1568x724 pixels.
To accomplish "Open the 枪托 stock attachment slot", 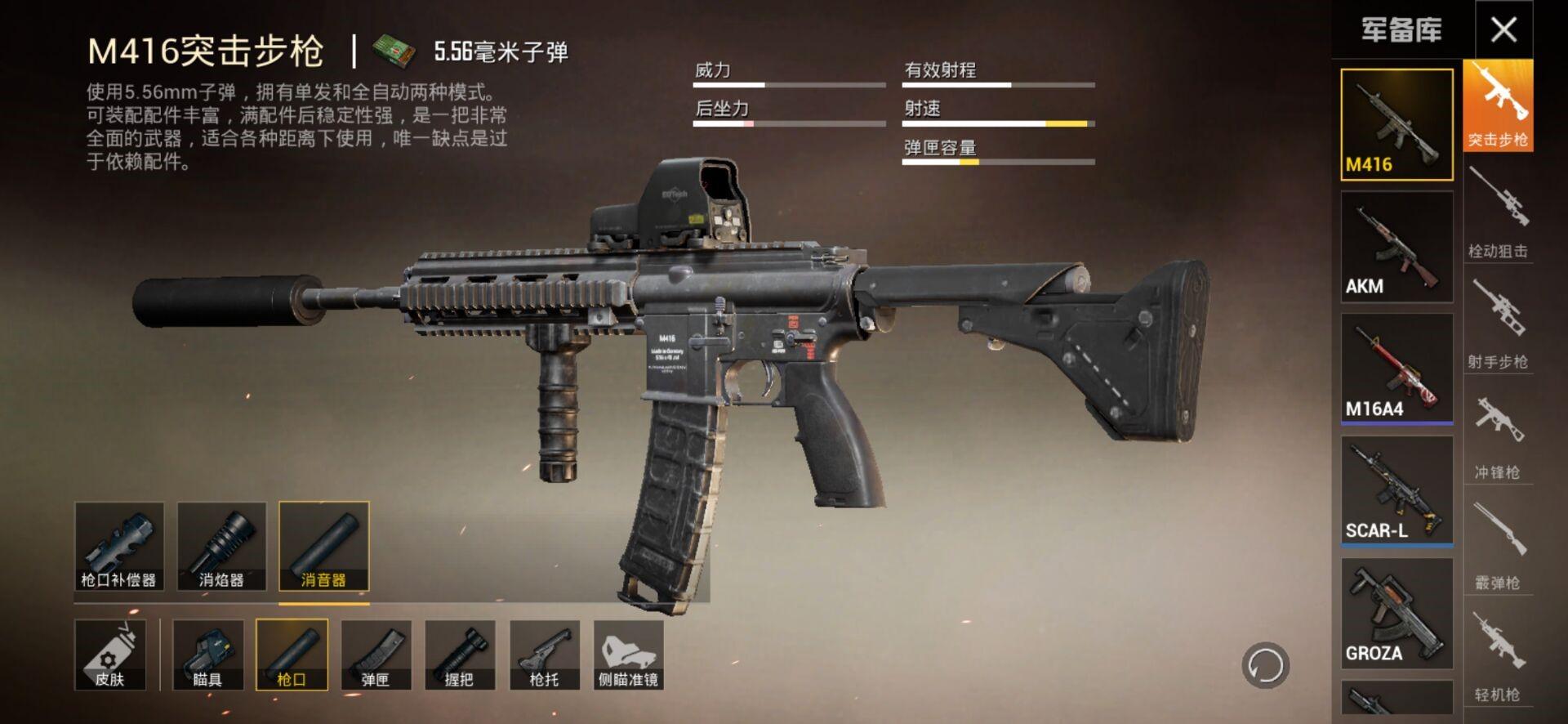I will 545,655.
